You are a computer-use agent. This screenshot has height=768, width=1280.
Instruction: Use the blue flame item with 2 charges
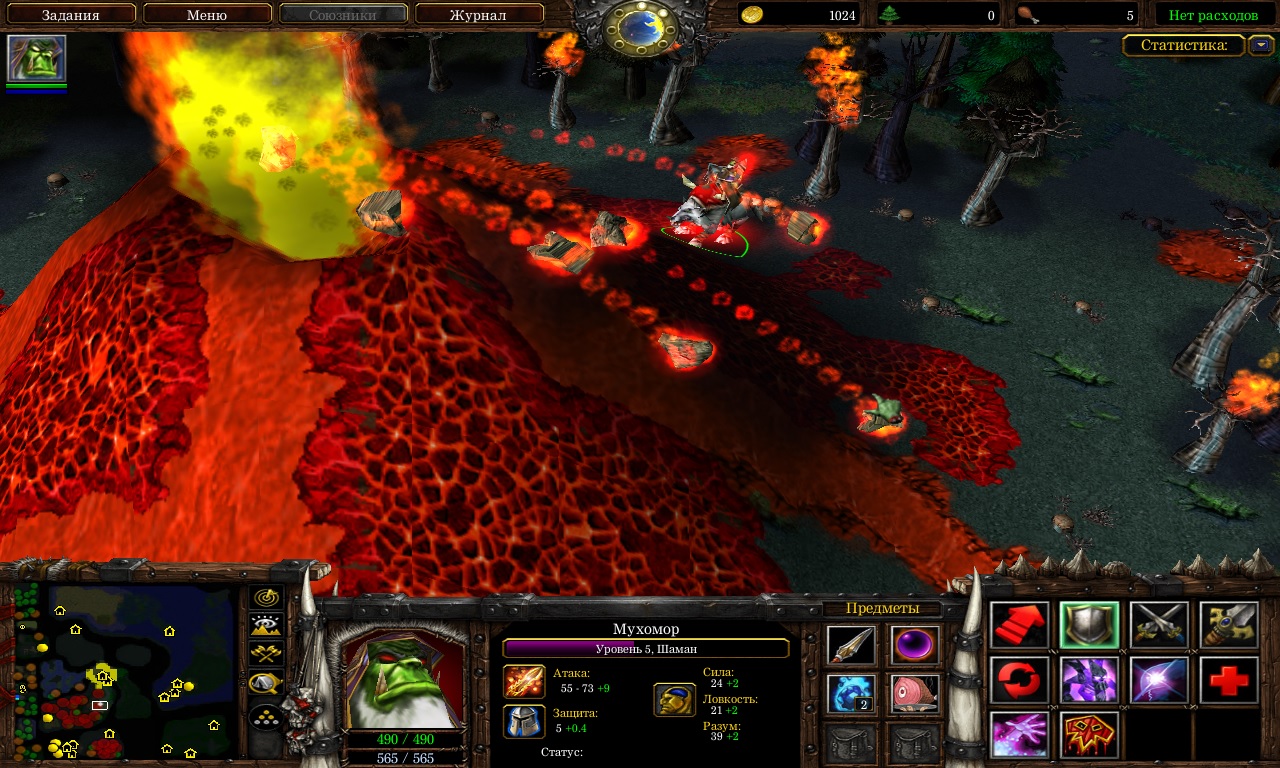click(x=851, y=694)
